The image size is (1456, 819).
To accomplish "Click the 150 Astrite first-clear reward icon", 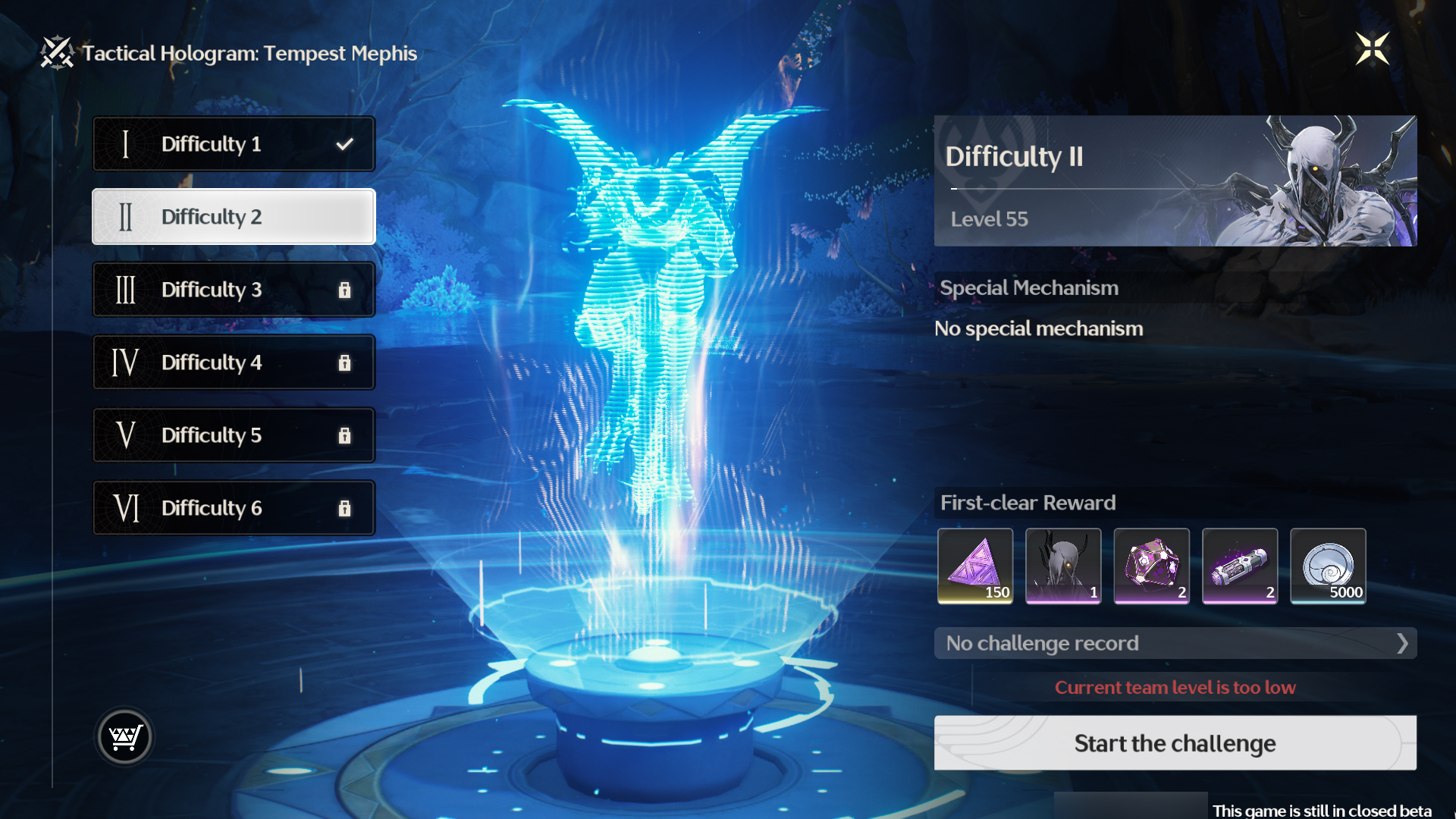I will pos(975,566).
